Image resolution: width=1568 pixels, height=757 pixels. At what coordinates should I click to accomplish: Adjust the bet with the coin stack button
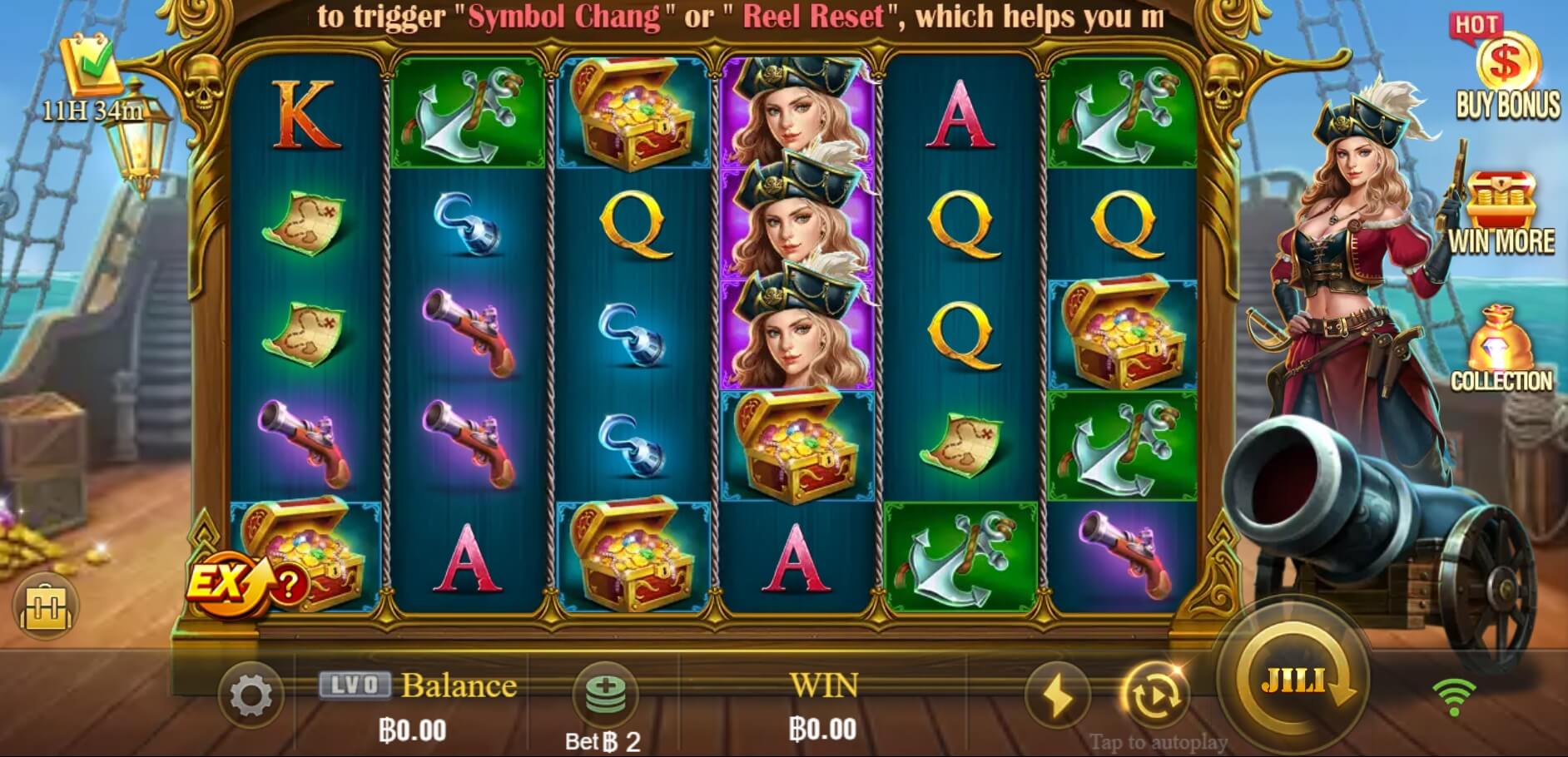[605, 692]
